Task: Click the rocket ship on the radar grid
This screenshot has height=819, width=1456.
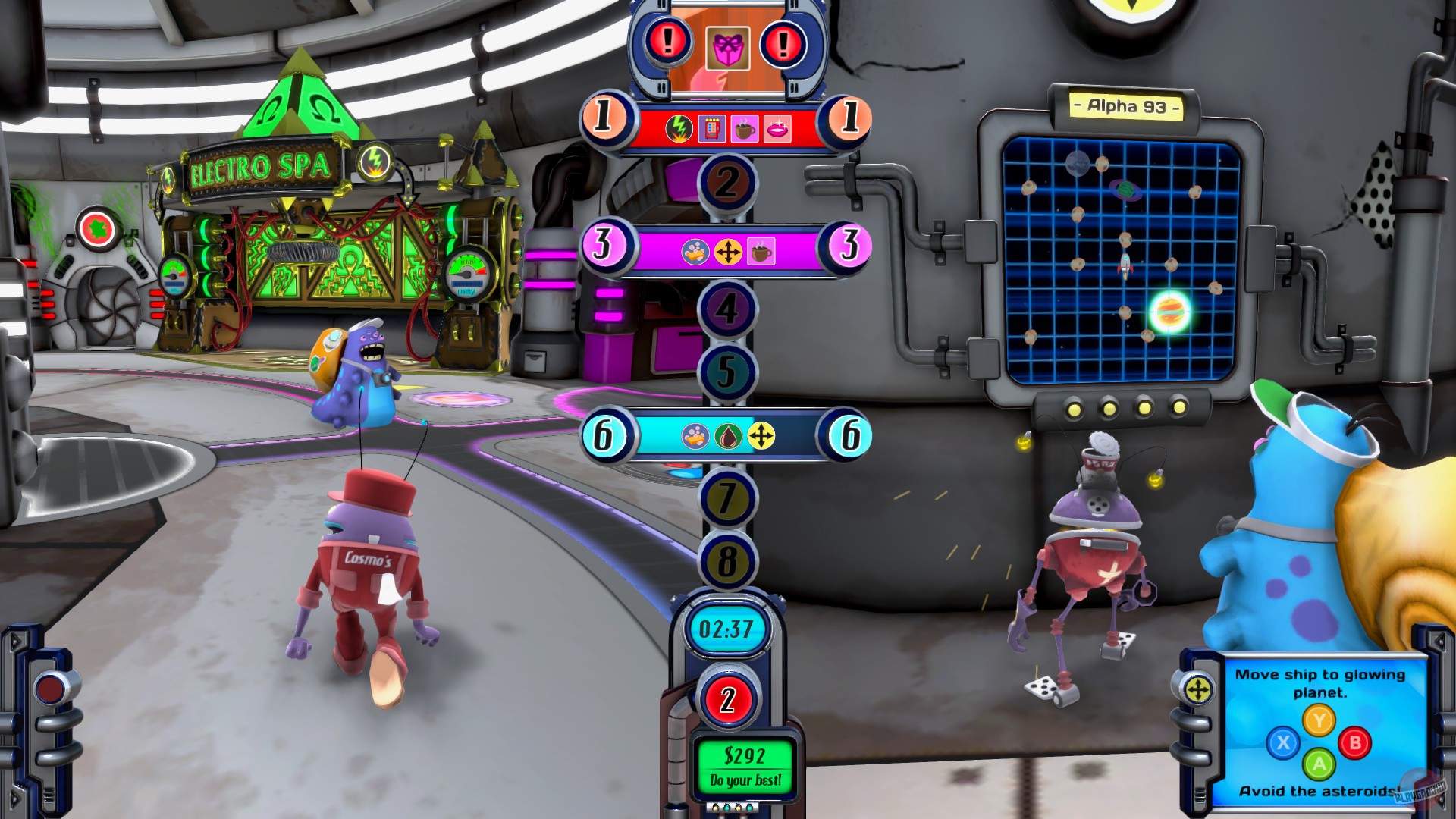Action: pyautogui.click(x=1124, y=265)
